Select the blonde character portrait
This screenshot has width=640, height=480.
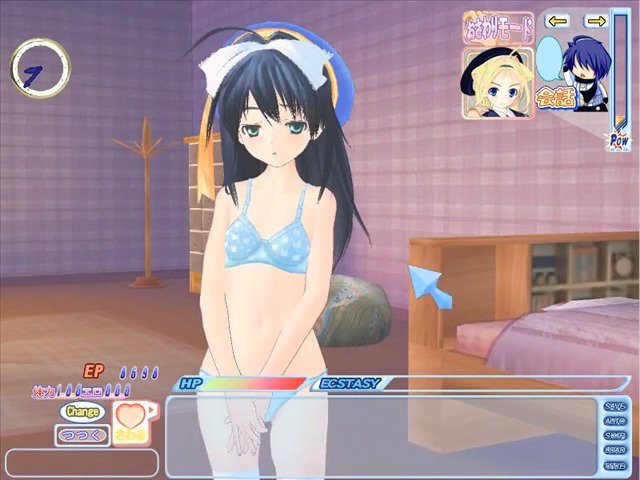(x=487, y=82)
